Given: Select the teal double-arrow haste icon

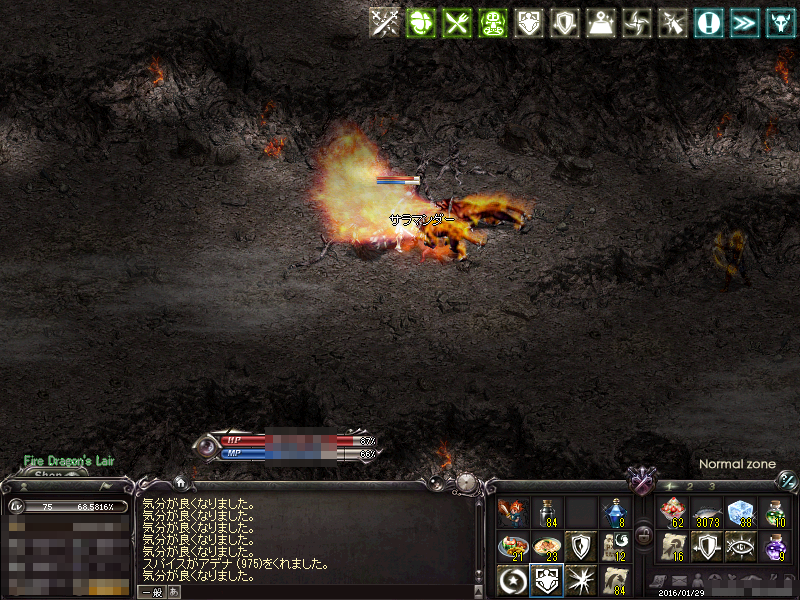Looking at the screenshot, I should coord(745,23).
